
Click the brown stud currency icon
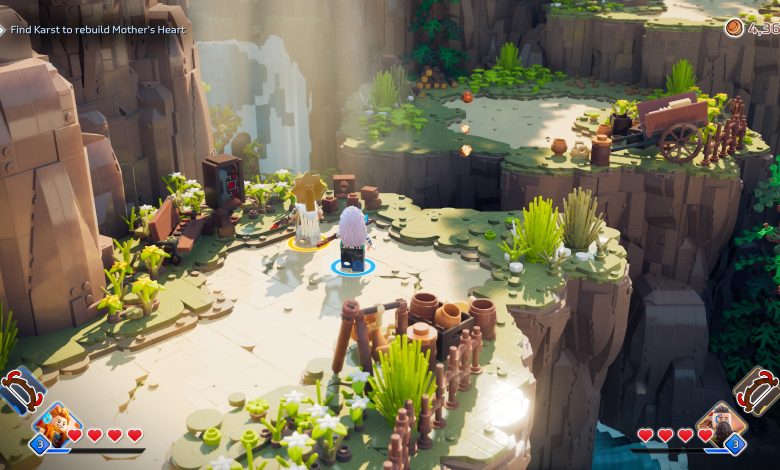[735, 28]
